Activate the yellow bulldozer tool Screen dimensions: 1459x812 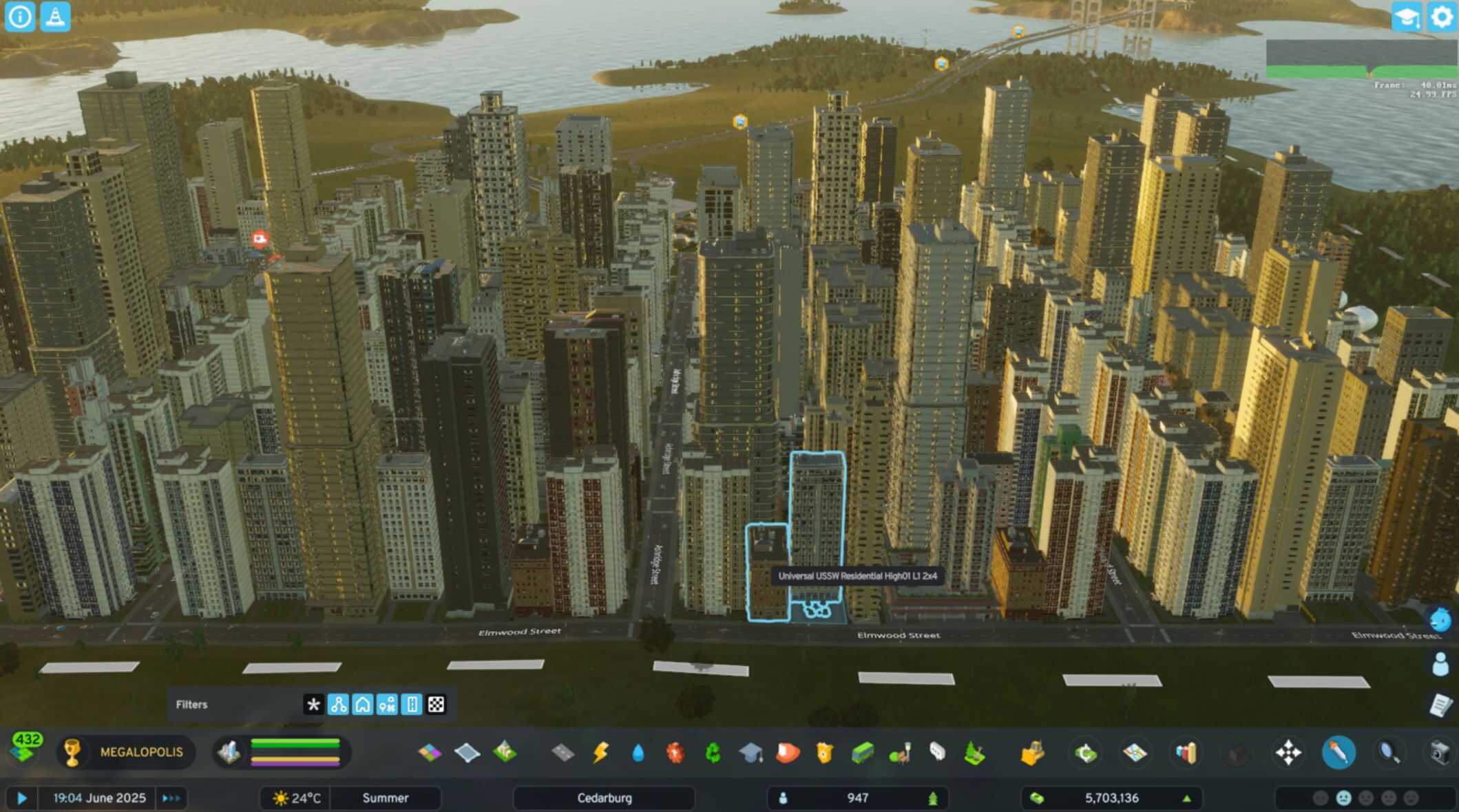tap(1031, 753)
